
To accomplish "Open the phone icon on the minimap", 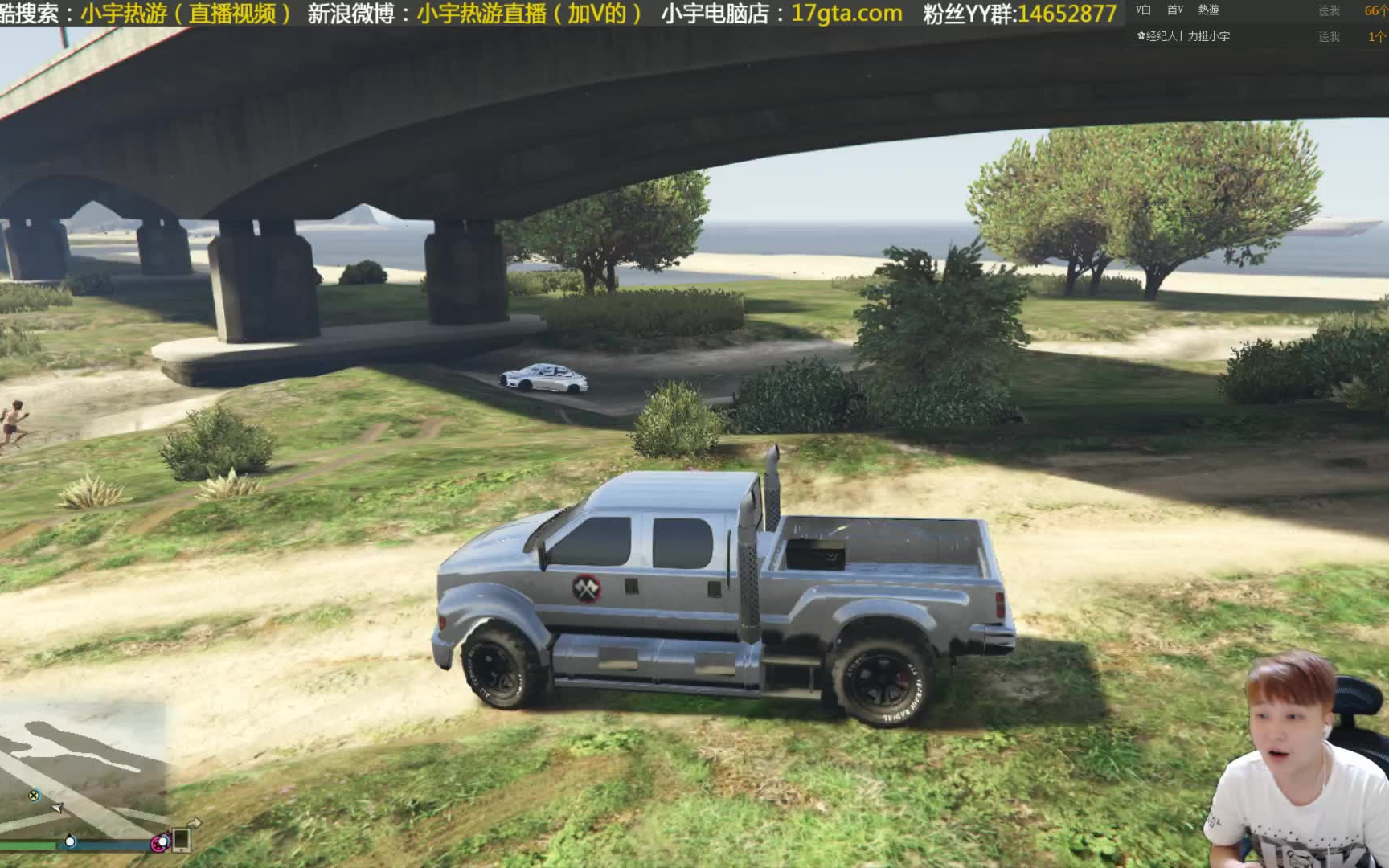I will tap(181, 842).
